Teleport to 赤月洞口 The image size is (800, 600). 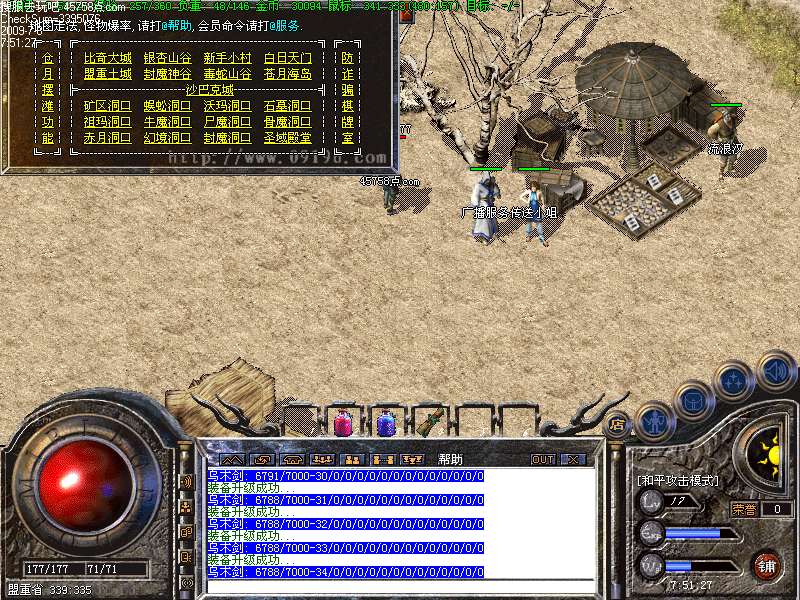[x=107, y=138]
